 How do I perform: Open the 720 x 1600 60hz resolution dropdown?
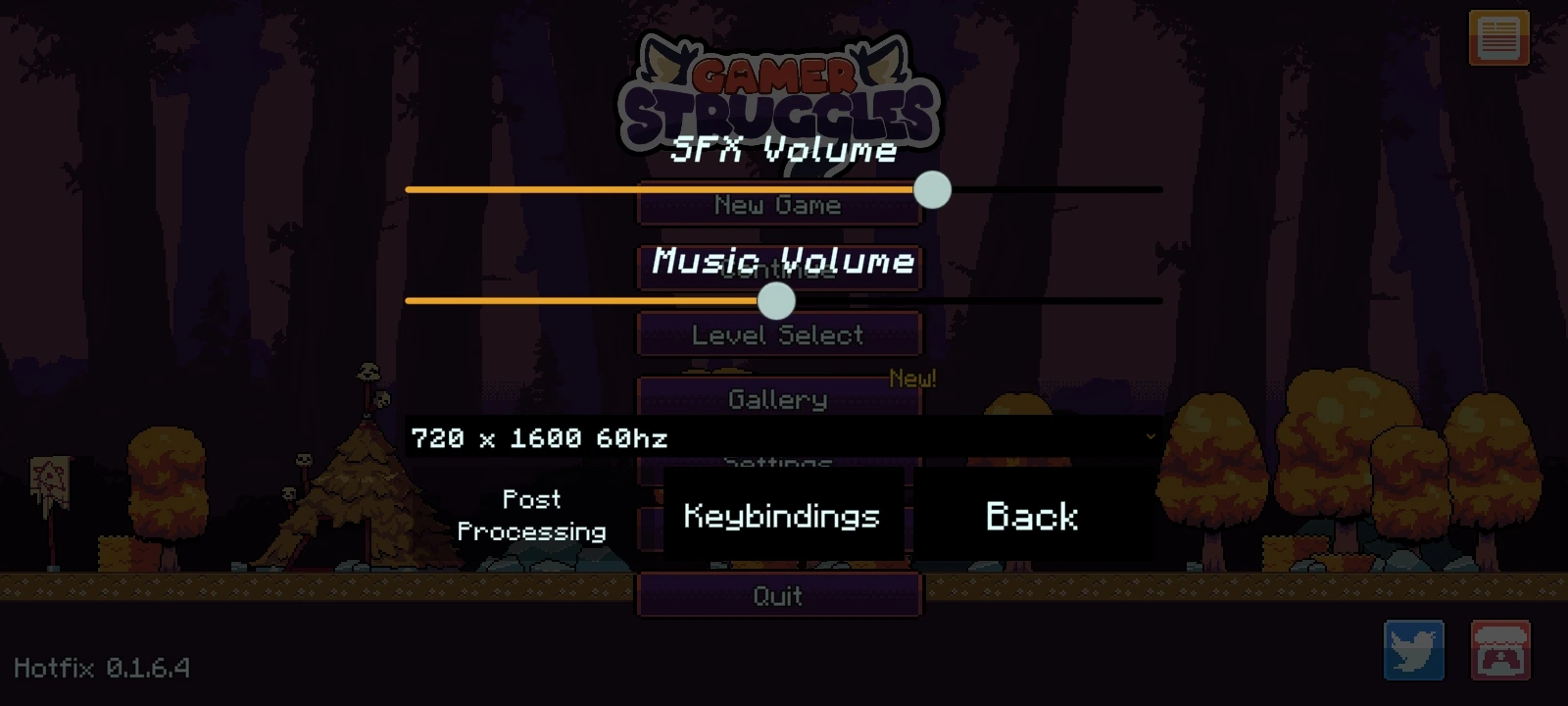[x=784, y=437]
